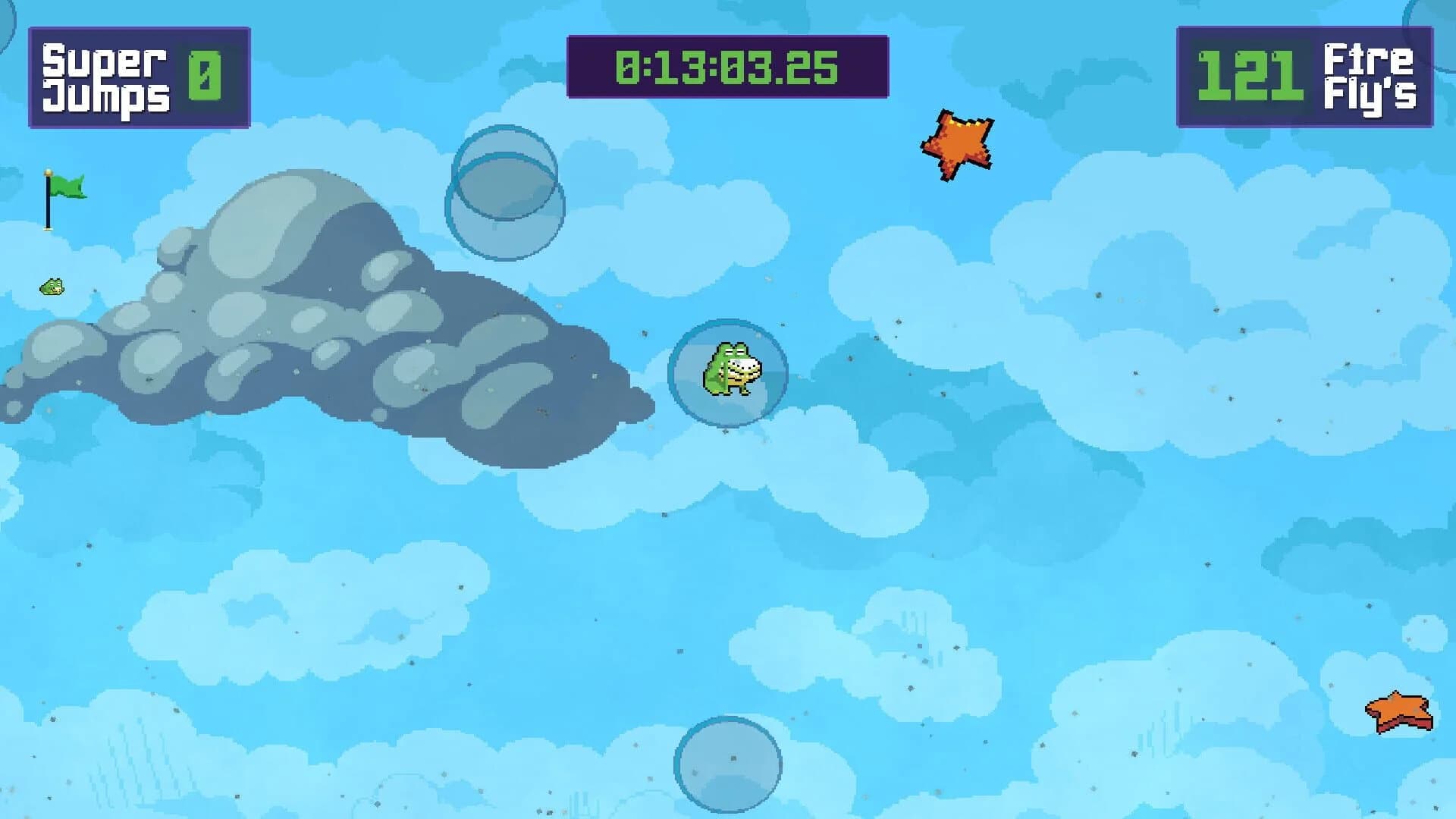Image resolution: width=1456 pixels, height=819 pixels.
Task: Select the small frog sprite on the left
Action: click(52, 287)
